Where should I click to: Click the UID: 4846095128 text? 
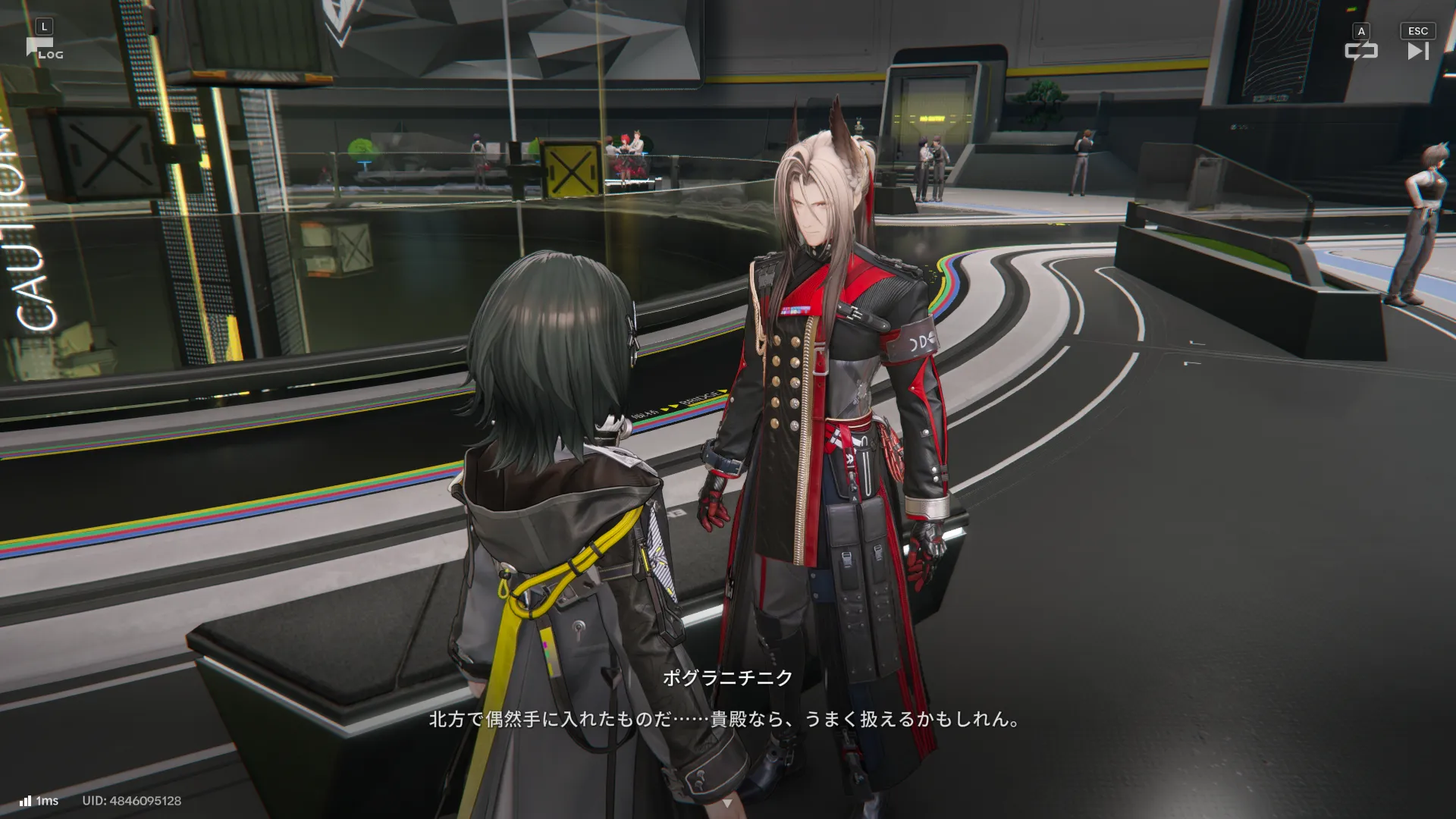[x=131, y=801]
